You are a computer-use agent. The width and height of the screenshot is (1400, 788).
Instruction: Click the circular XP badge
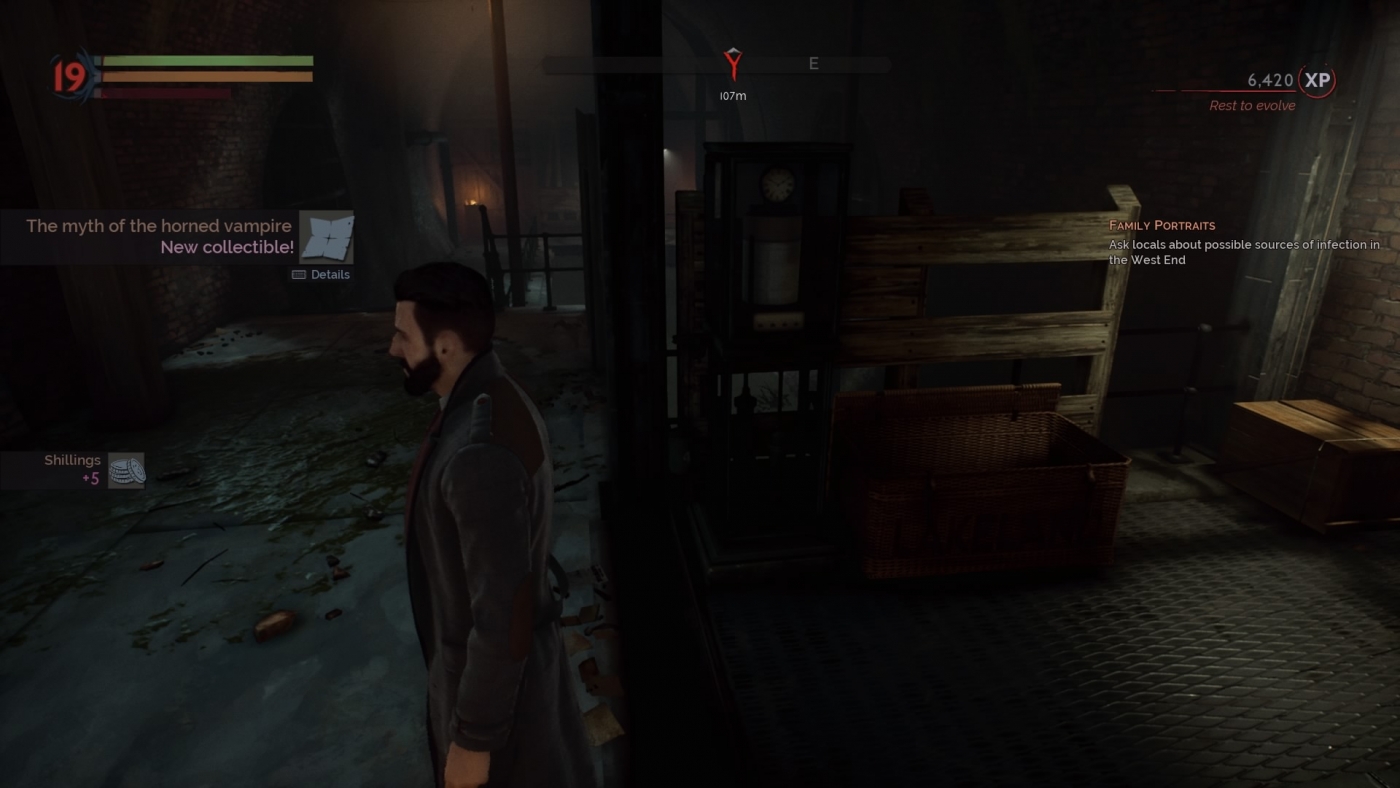1315,82
